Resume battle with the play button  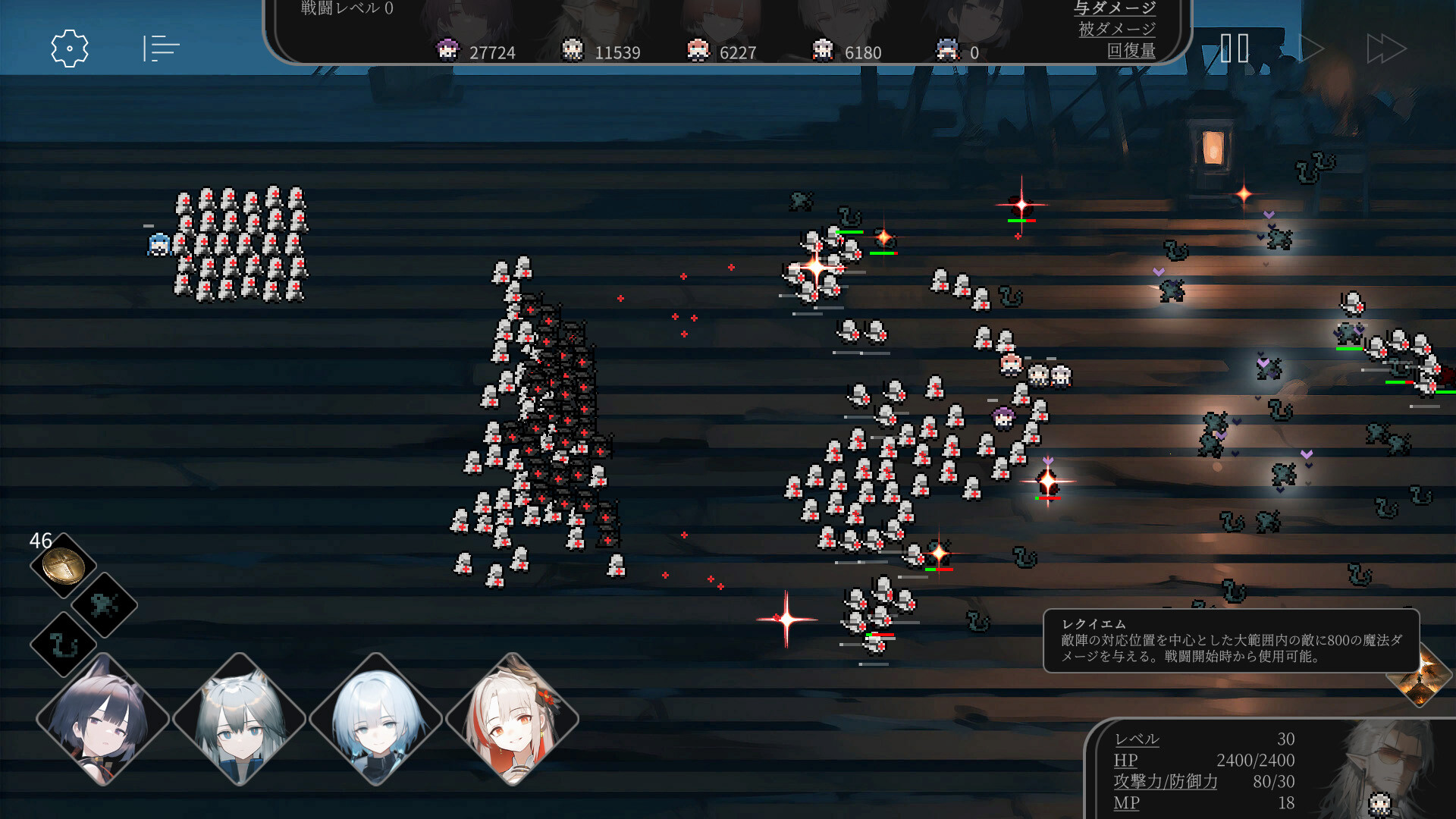pyautogui.click(x=1311, y=48)
